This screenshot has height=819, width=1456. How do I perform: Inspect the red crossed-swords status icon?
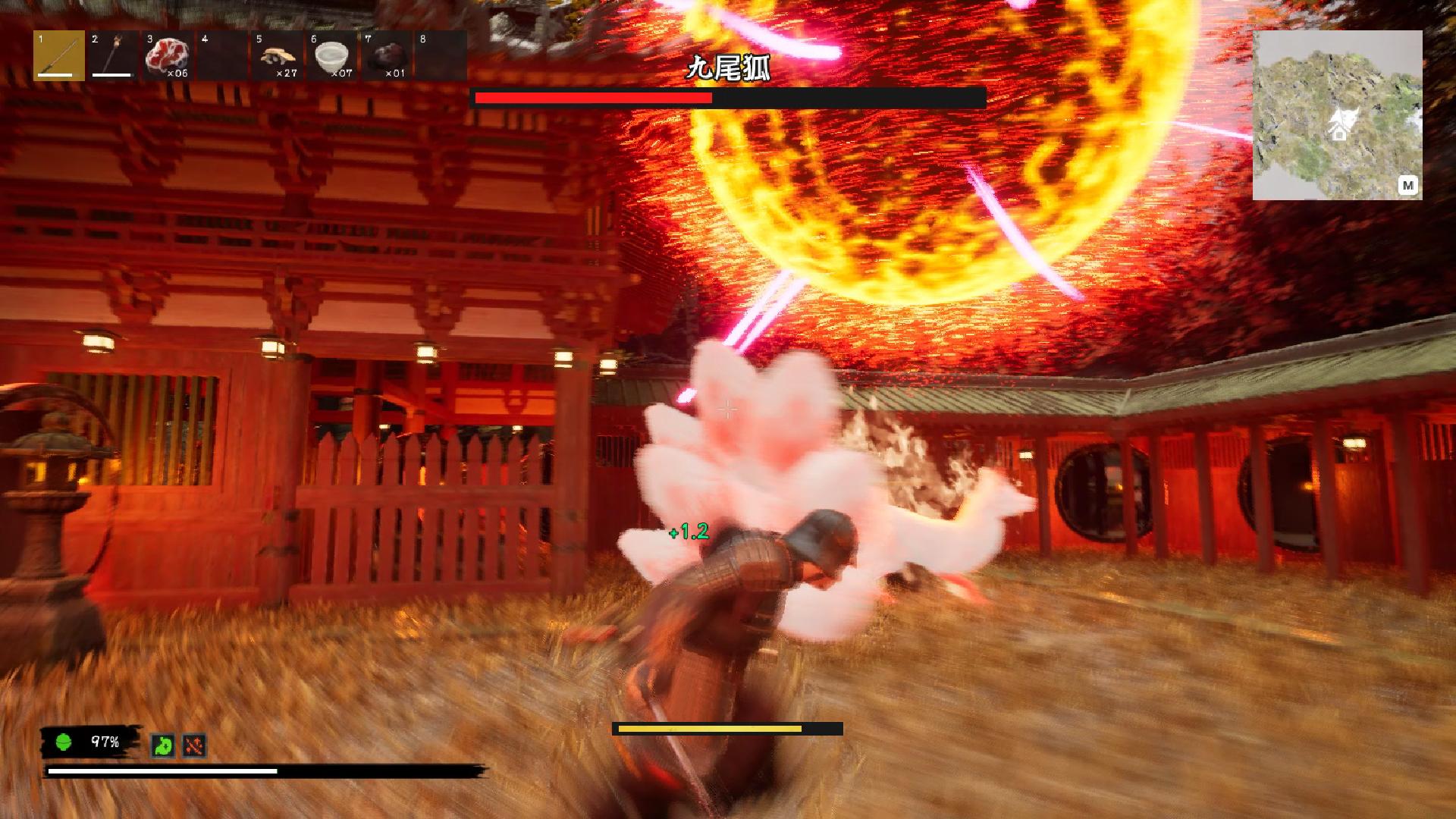[x=194, y=745]
